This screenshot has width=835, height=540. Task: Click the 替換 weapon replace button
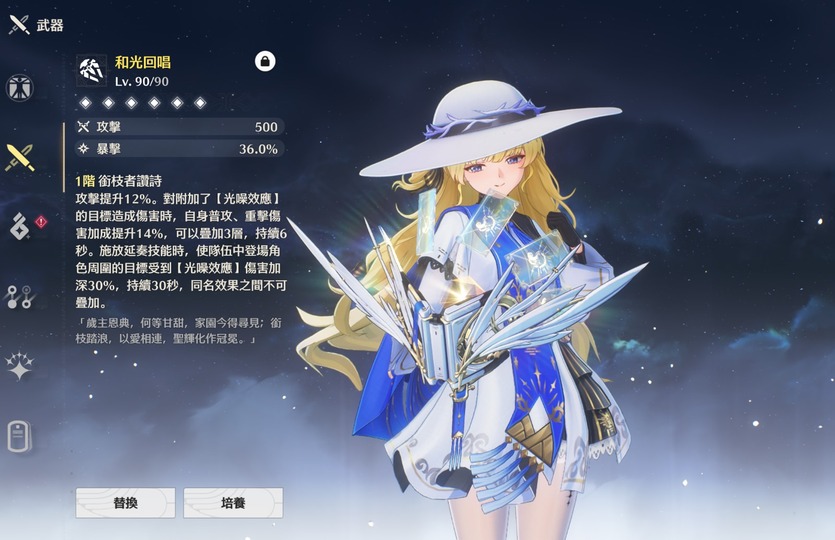coord(125,502)
